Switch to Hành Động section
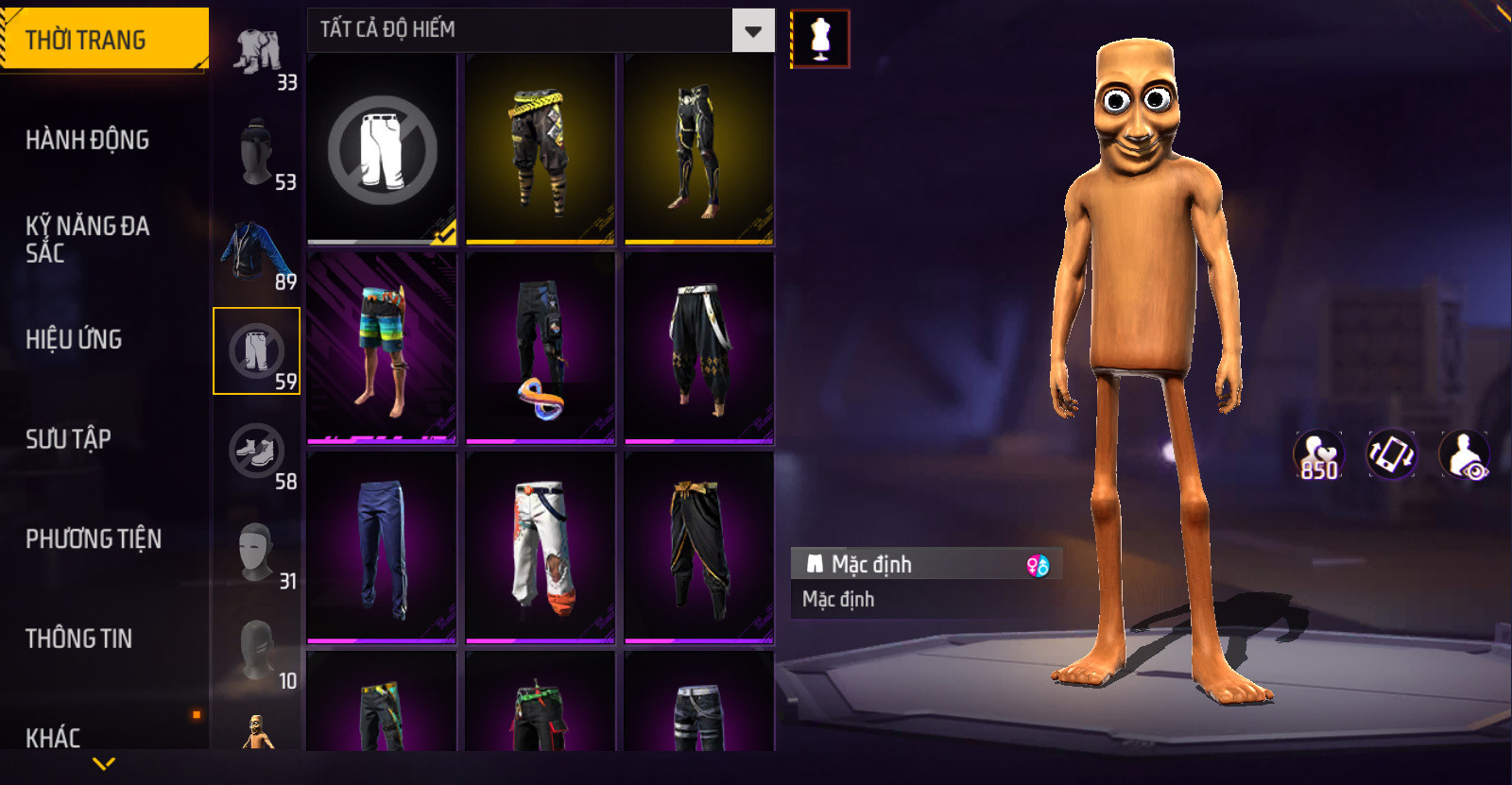Screen dimensions: 1512x785 [87, 140]
